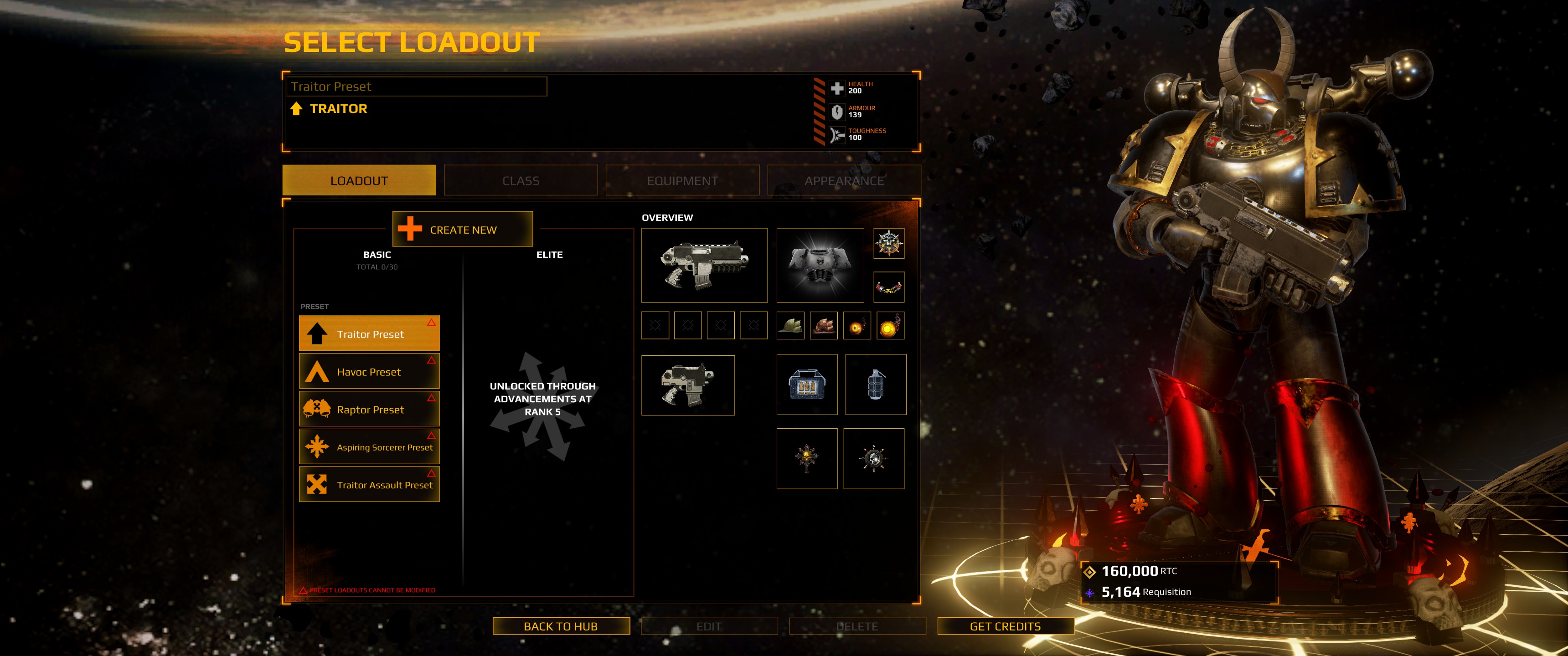Viewport: 1568px width, 656px height.
Task: Select the bolt pistol sidearm slot
Action: (x=688, y=385)
